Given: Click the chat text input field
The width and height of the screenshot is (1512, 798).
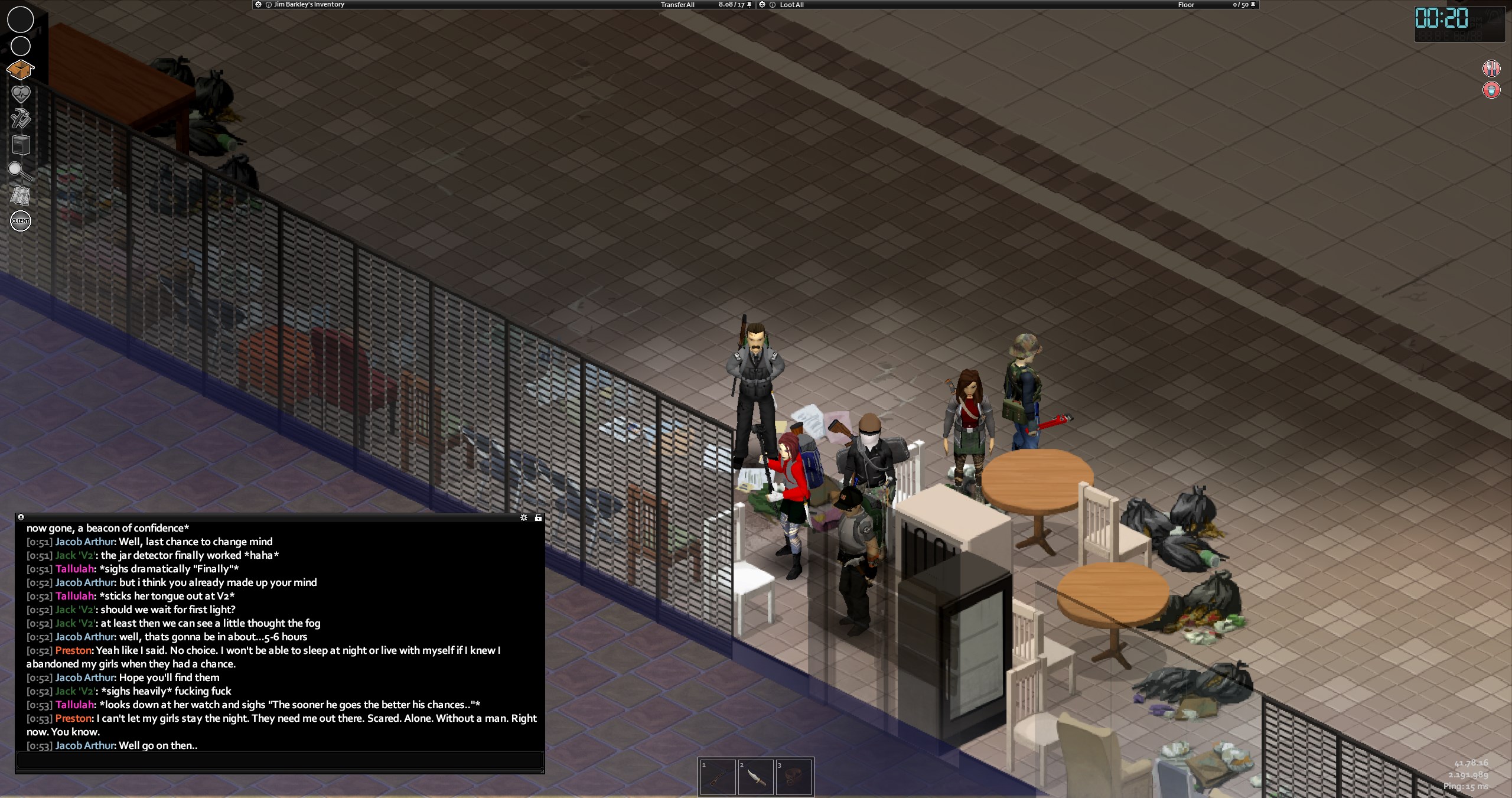Looking at the screenshot, I should point(279,760).
